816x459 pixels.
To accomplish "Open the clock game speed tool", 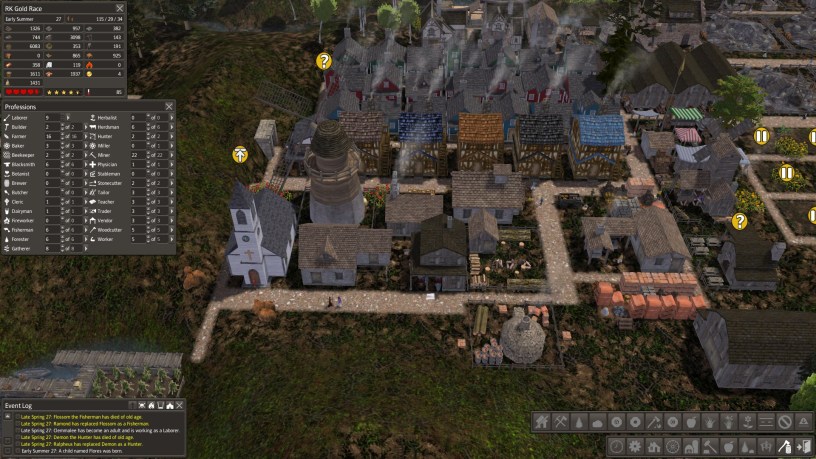I will coord(616,446).
